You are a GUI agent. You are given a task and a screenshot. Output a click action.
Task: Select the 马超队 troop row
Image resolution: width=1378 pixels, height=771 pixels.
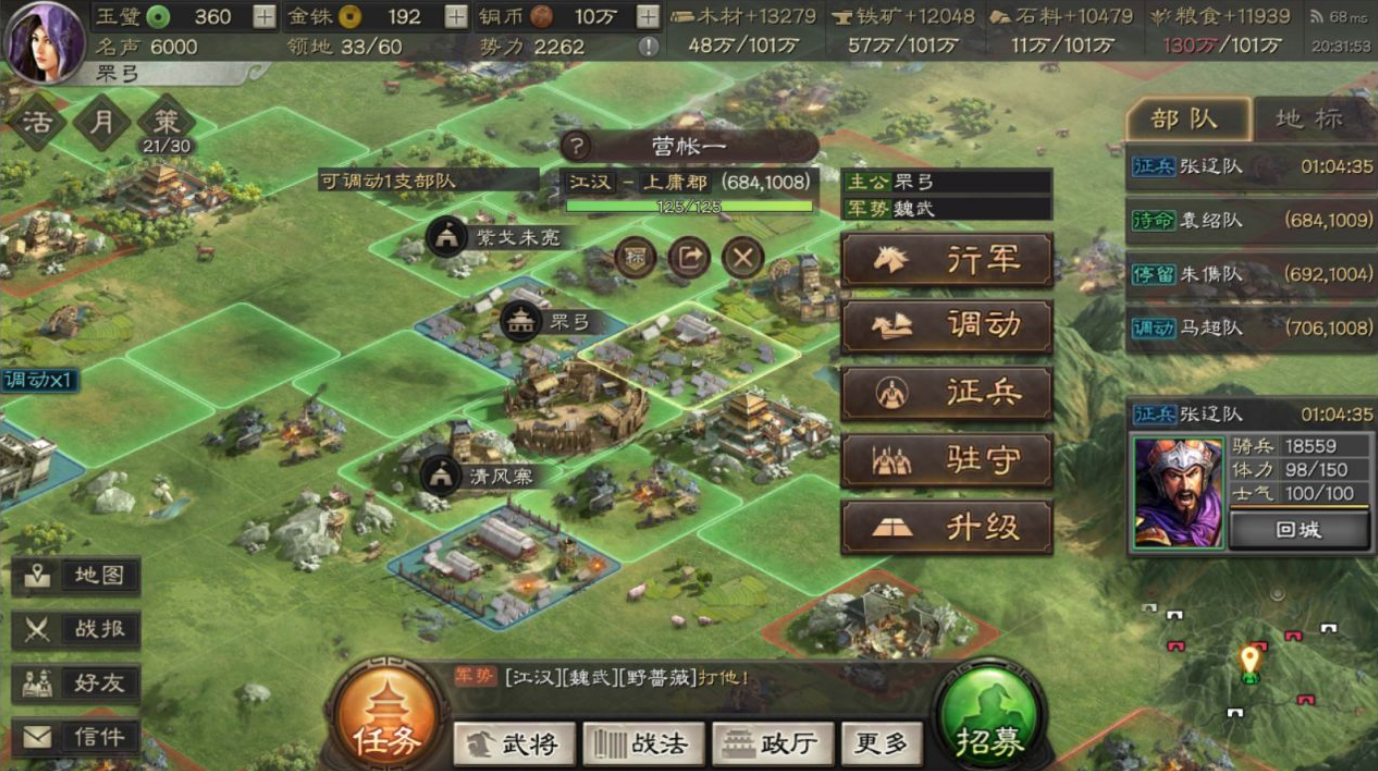pos(1251,328)
